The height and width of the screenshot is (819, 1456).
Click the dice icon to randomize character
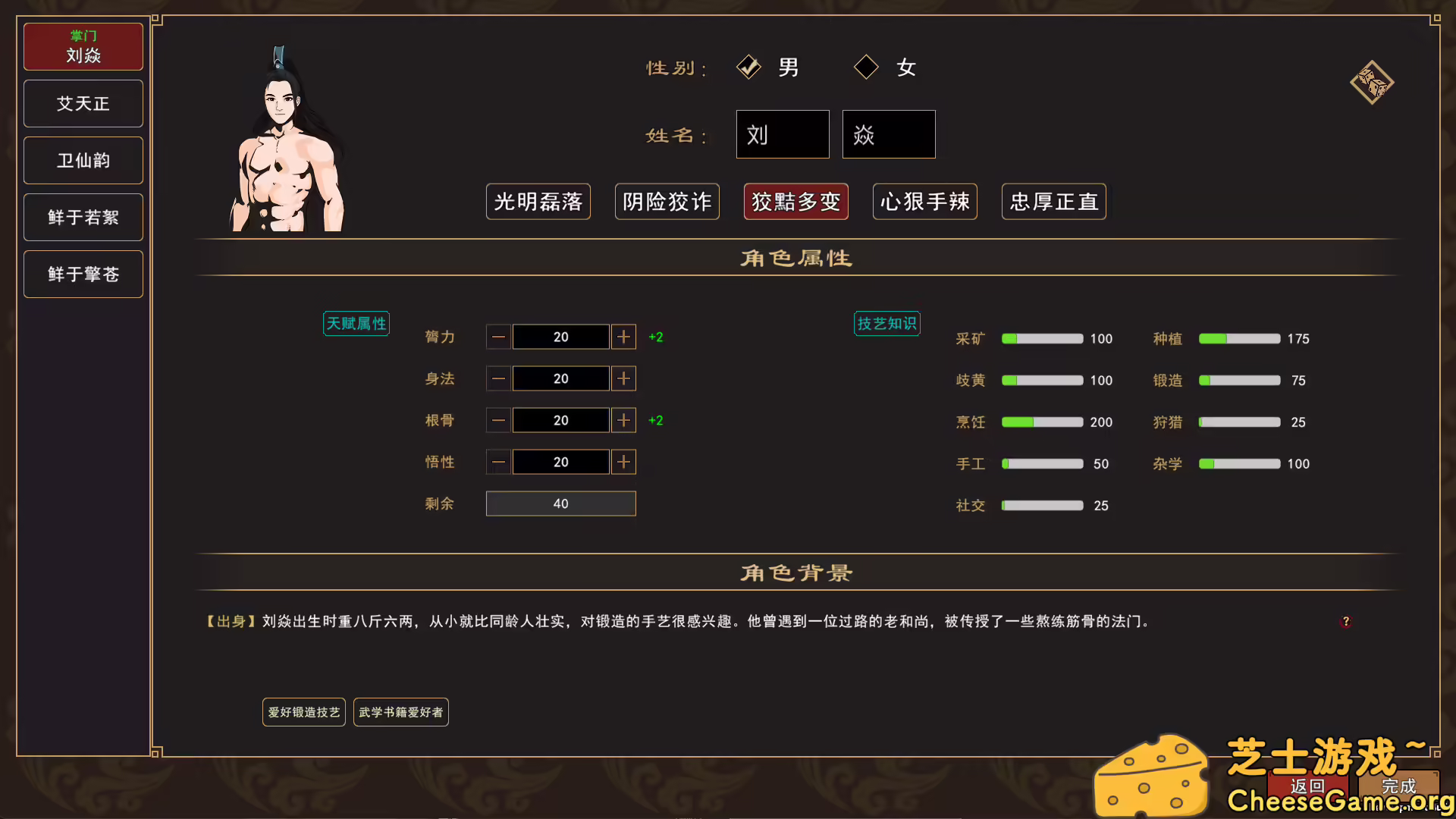click(1371, 82)
